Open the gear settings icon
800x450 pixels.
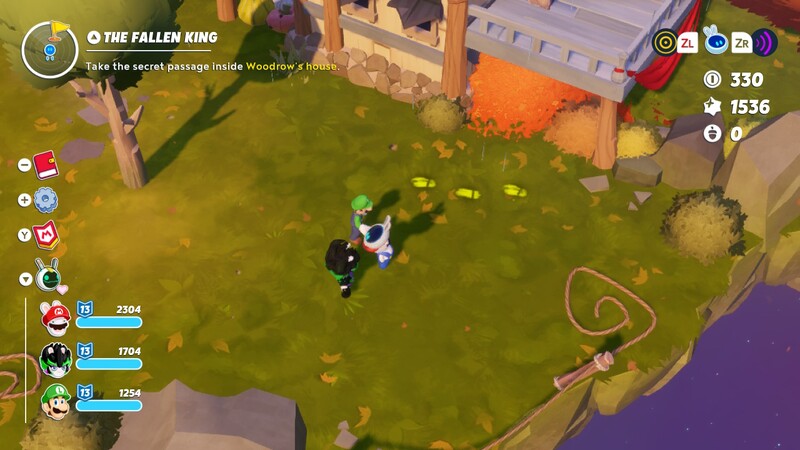[46, 200]
